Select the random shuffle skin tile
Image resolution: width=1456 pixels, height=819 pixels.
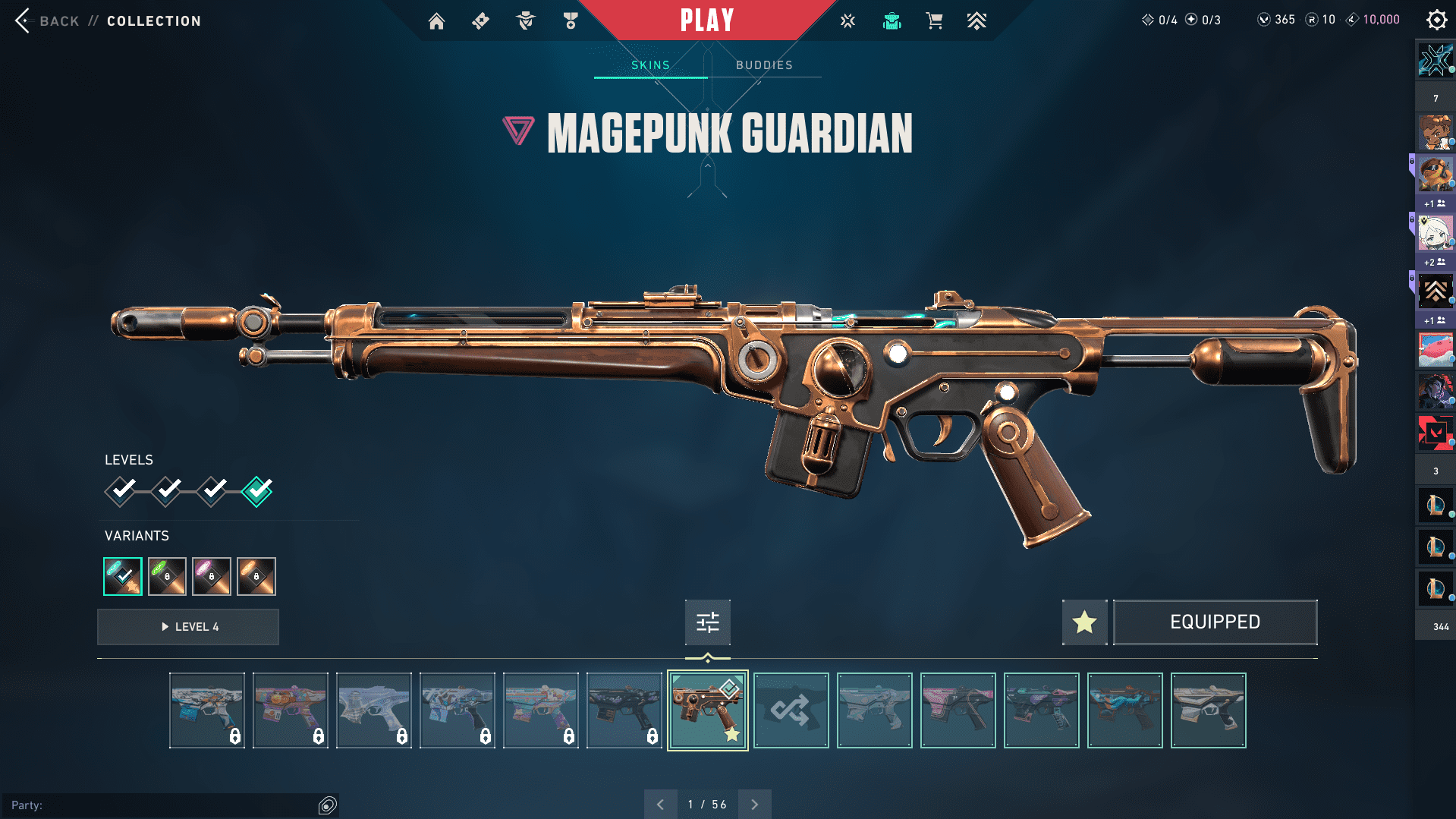point(791,710)
